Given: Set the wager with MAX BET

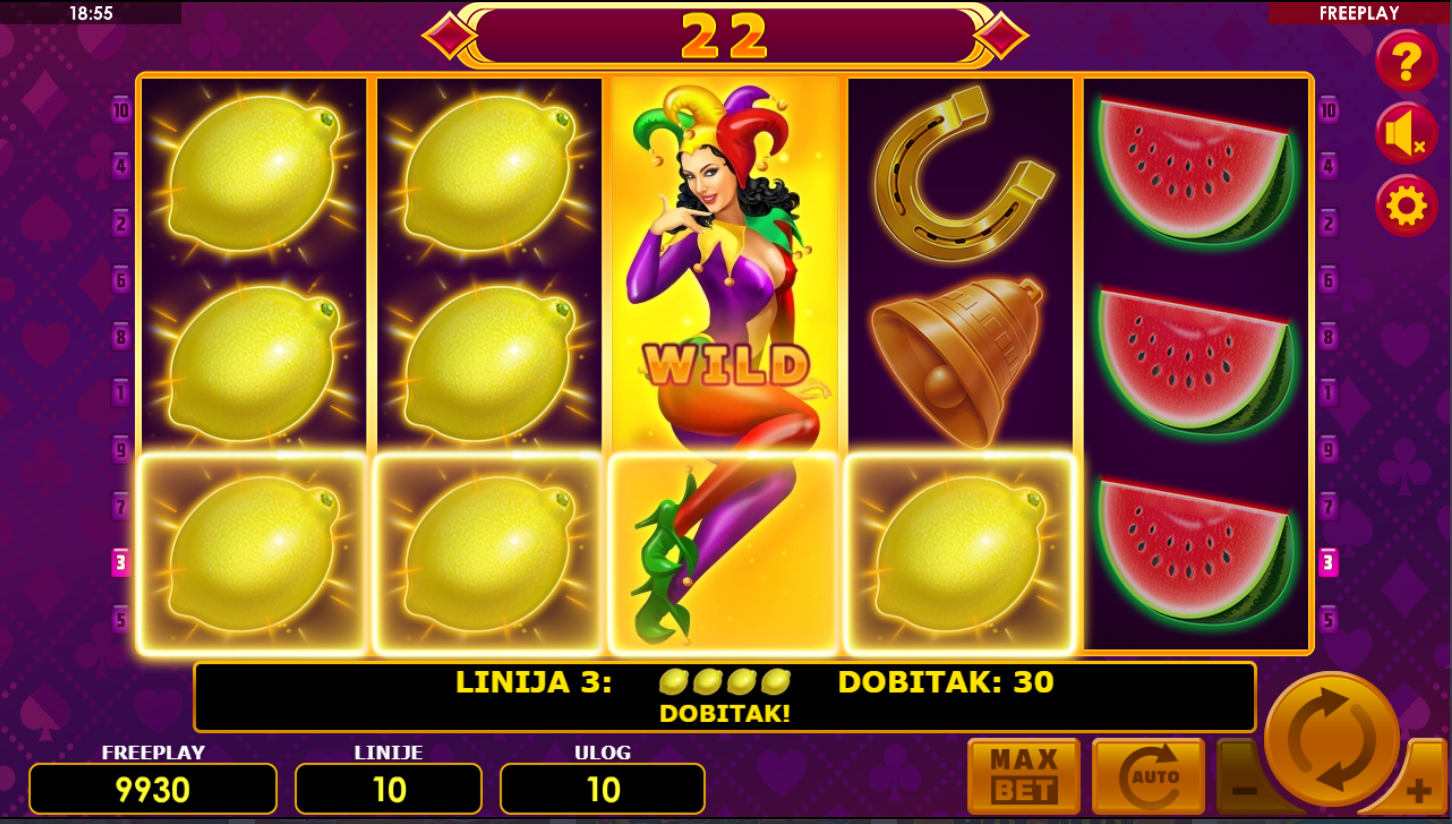Looking at the screenshot, I should (1023, 776).
